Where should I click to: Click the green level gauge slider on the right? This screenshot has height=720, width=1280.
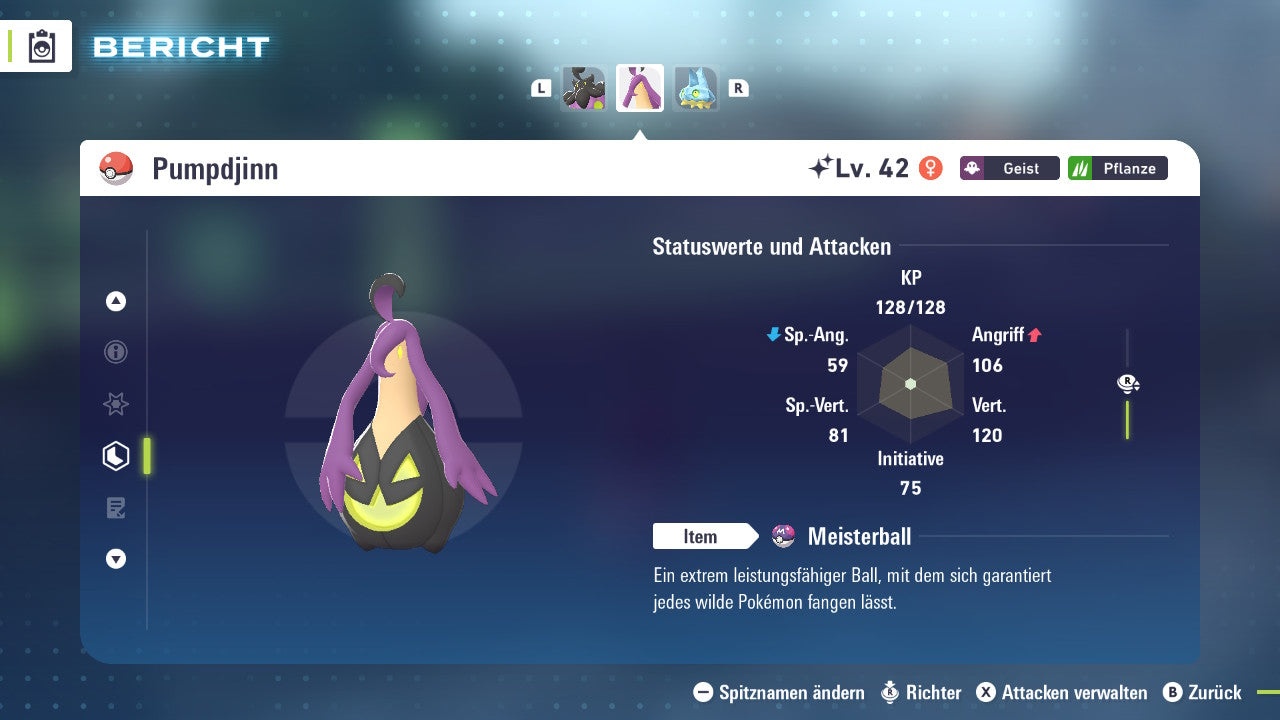pyautogui.click(x=1128, y=420)
